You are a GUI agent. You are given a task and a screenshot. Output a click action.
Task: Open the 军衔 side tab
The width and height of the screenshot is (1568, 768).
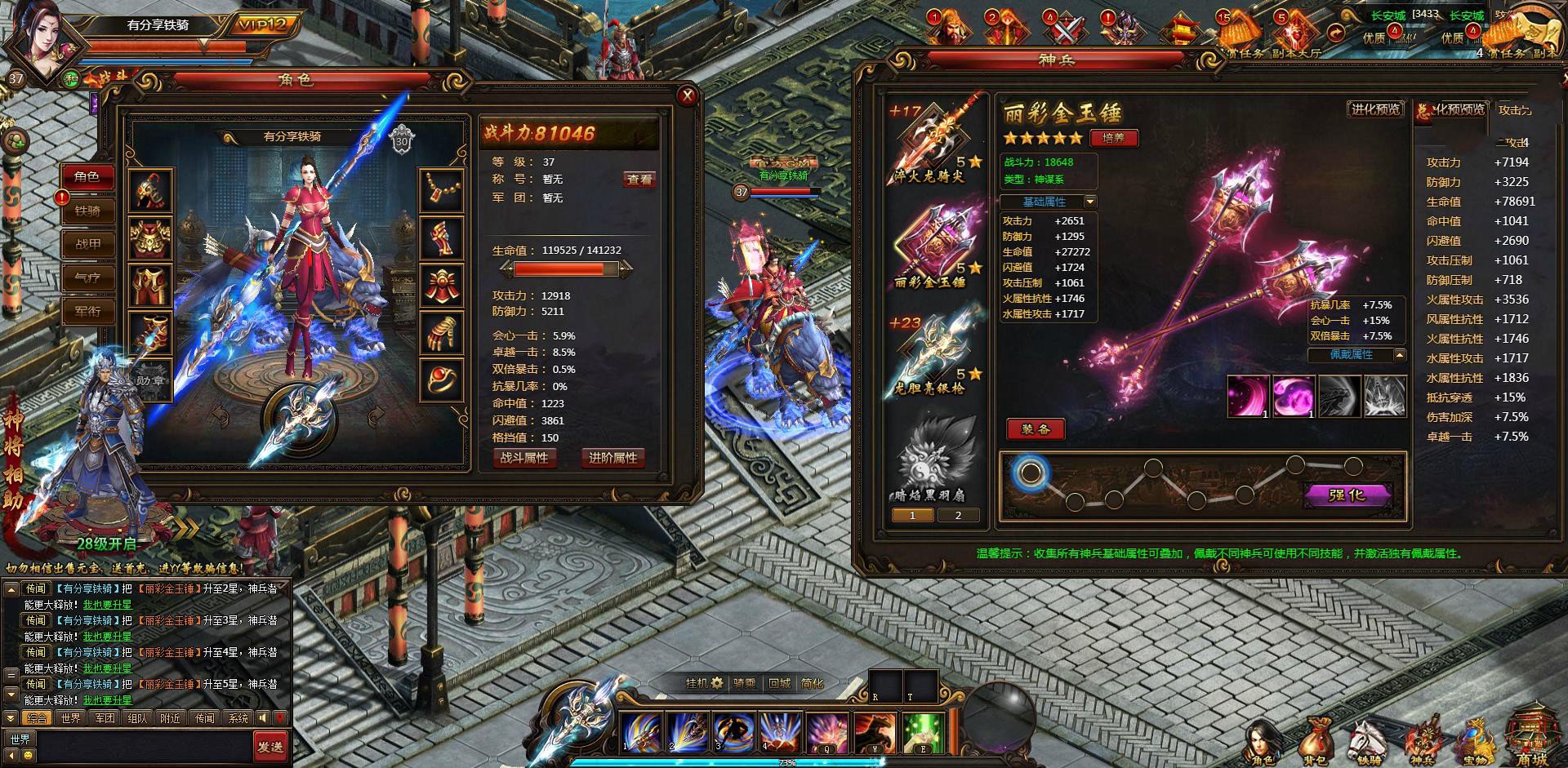point(87,311)
